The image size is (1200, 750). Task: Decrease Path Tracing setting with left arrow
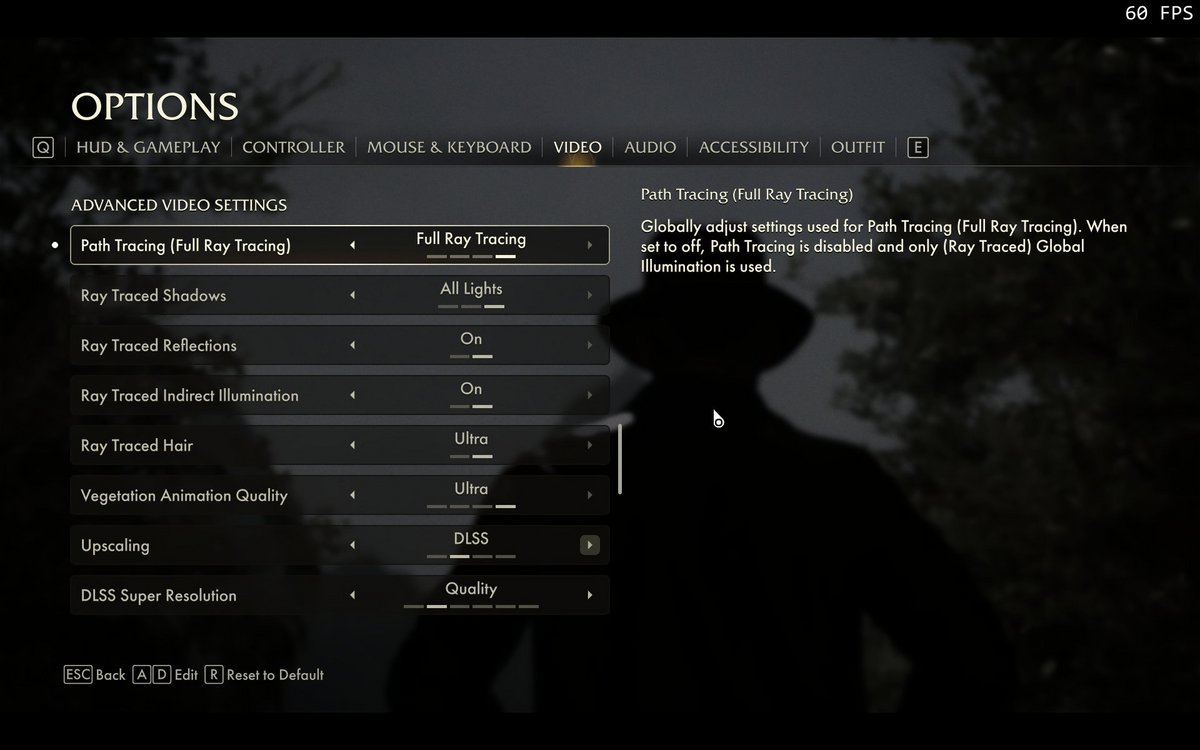click(x=352, y=245)
